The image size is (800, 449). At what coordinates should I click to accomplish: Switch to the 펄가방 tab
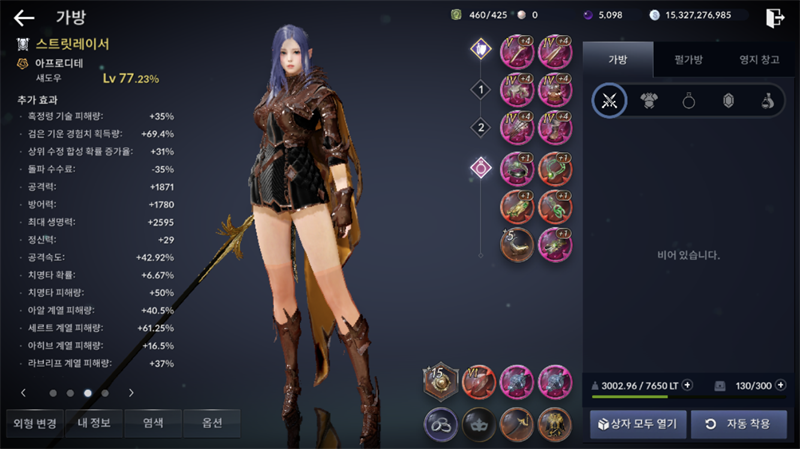point(686,60)
